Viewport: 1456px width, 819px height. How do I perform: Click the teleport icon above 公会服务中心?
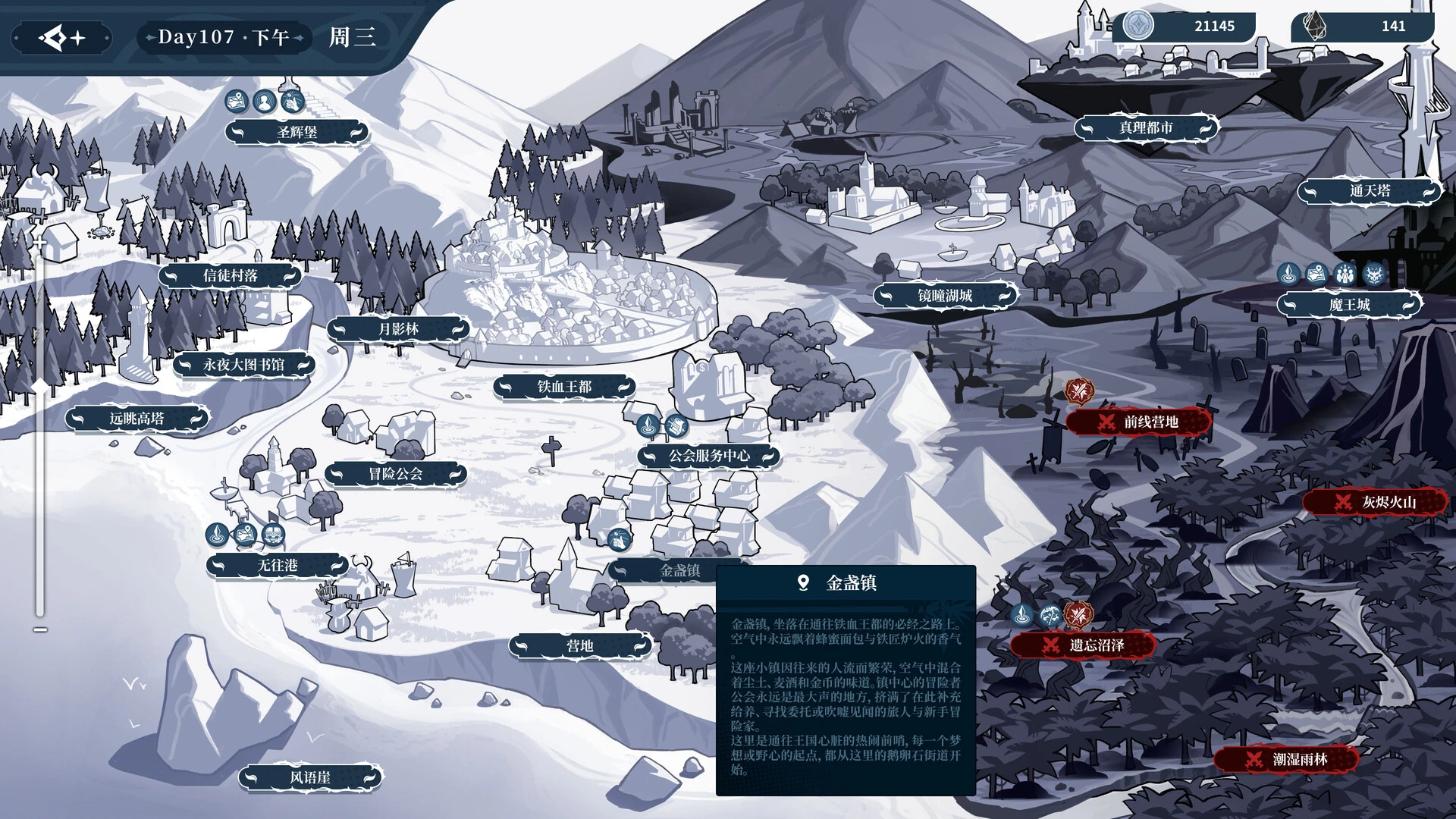click(x=648, y=426)
